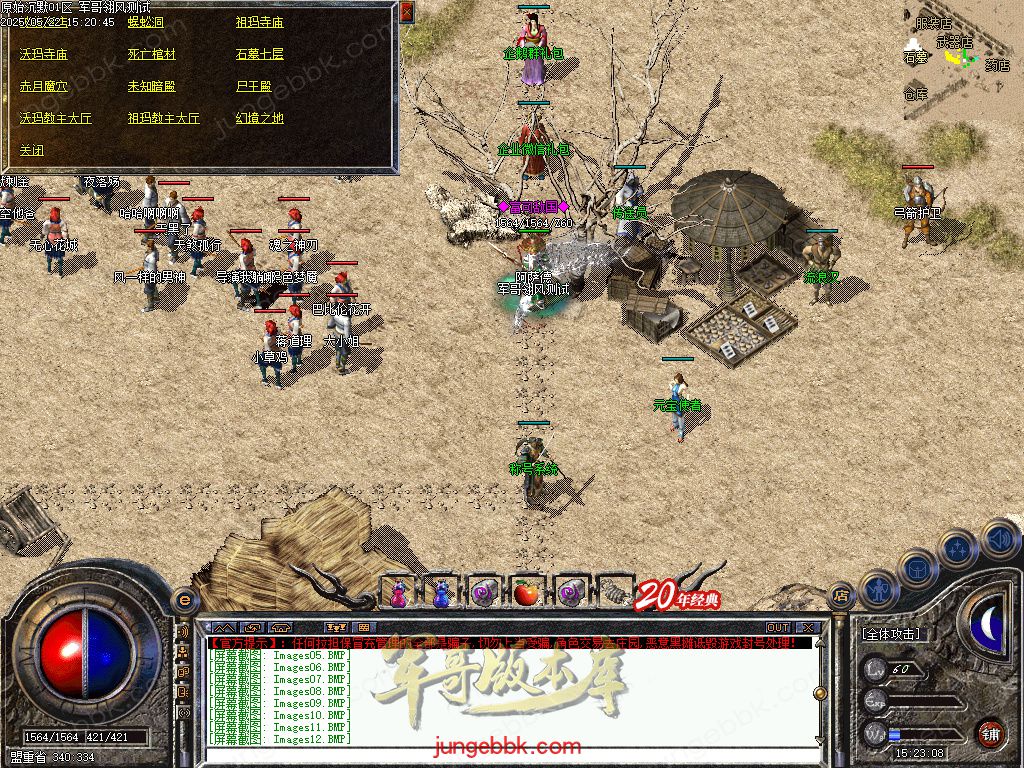Click the 关闭 link in the teleport menu
The image size is (1024, 768).
pos(32,150)
